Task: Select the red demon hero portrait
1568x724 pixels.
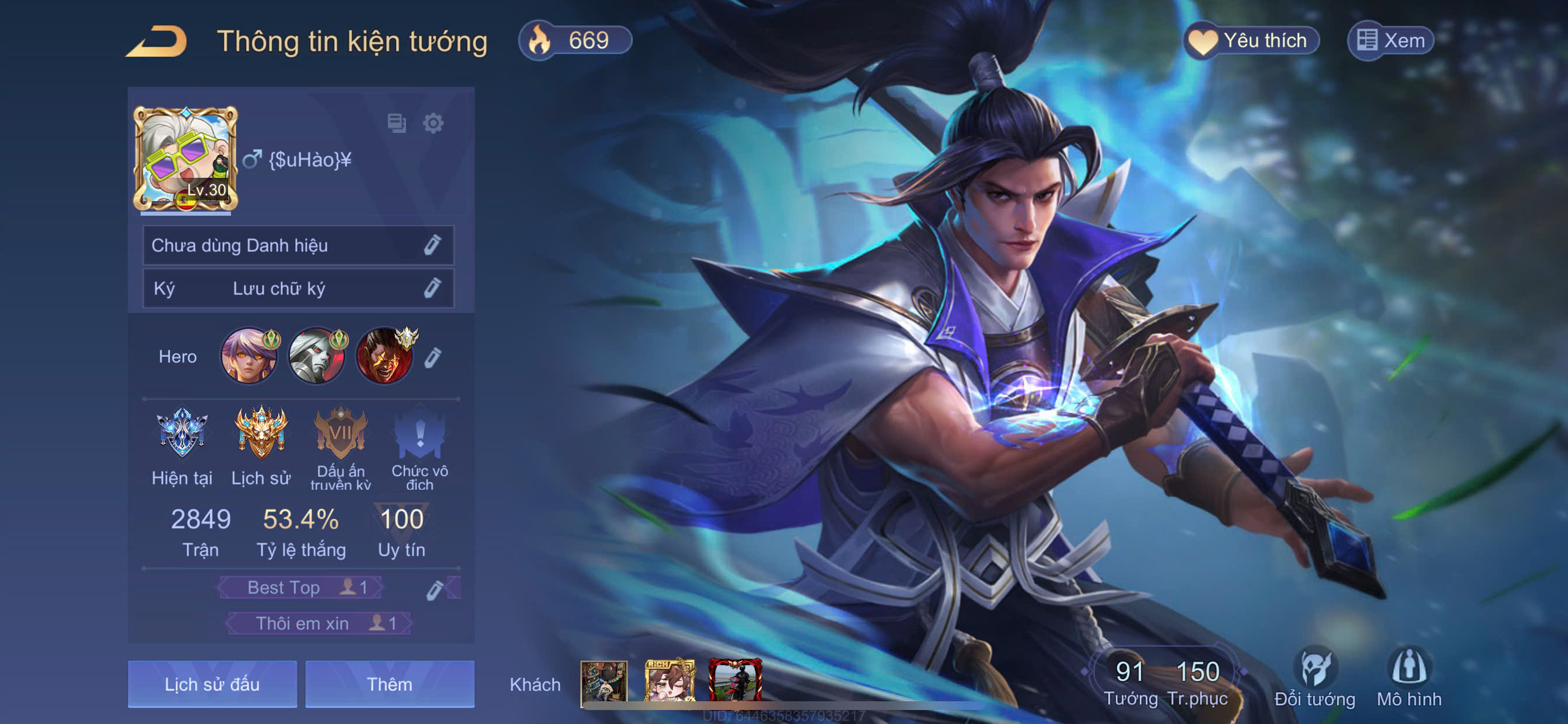Action: point(384,357)
